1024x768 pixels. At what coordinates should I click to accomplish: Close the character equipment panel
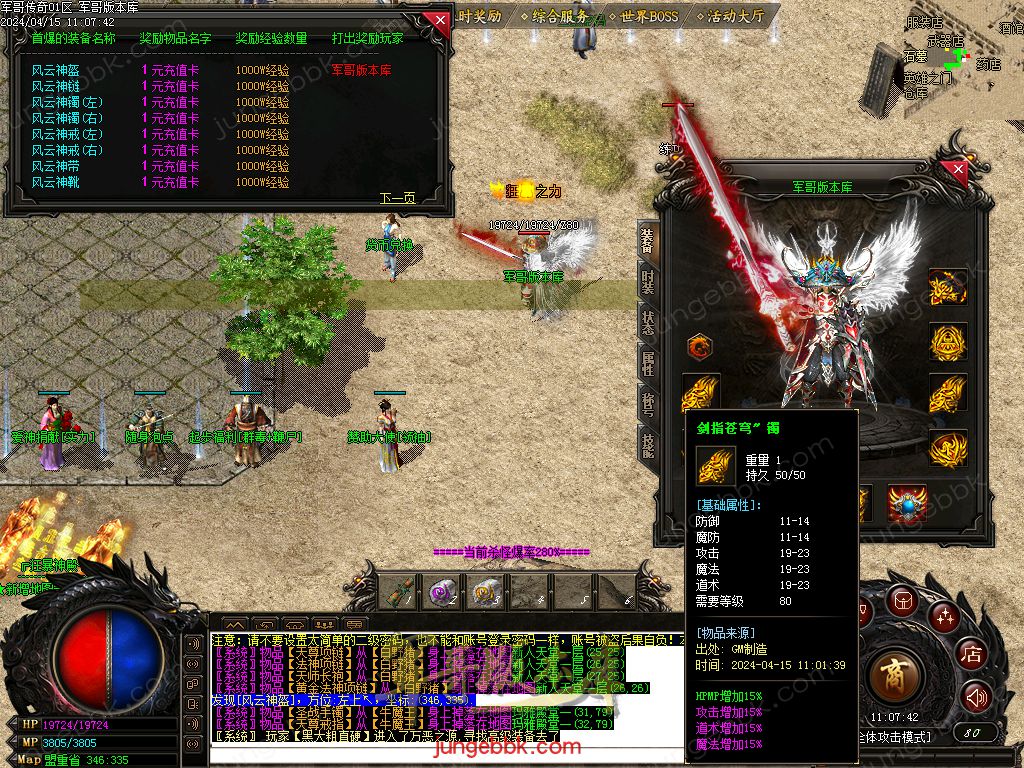pyautogui.click(x=958, y=171)
